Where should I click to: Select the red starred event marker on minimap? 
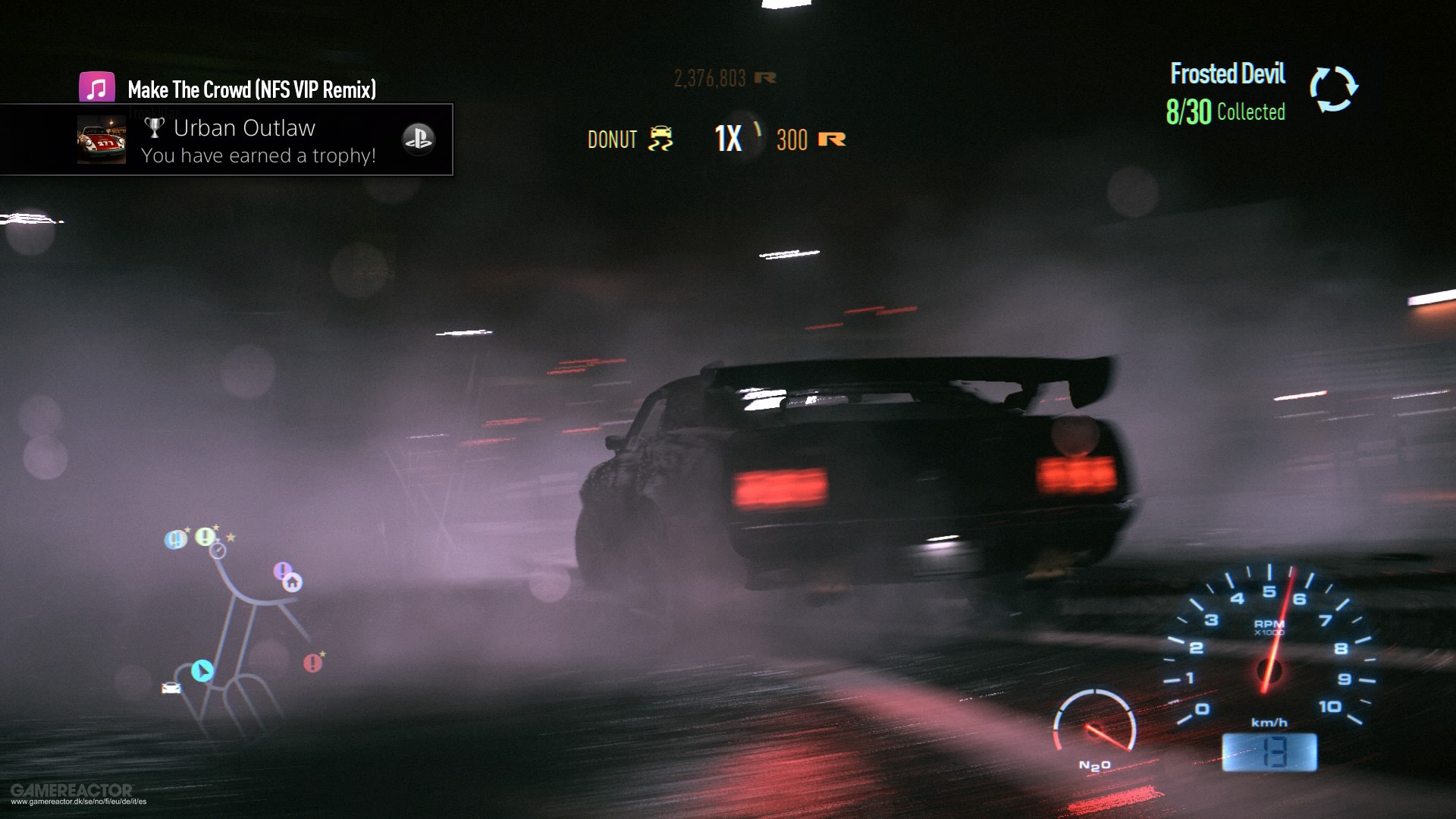[x=312, y=661]
